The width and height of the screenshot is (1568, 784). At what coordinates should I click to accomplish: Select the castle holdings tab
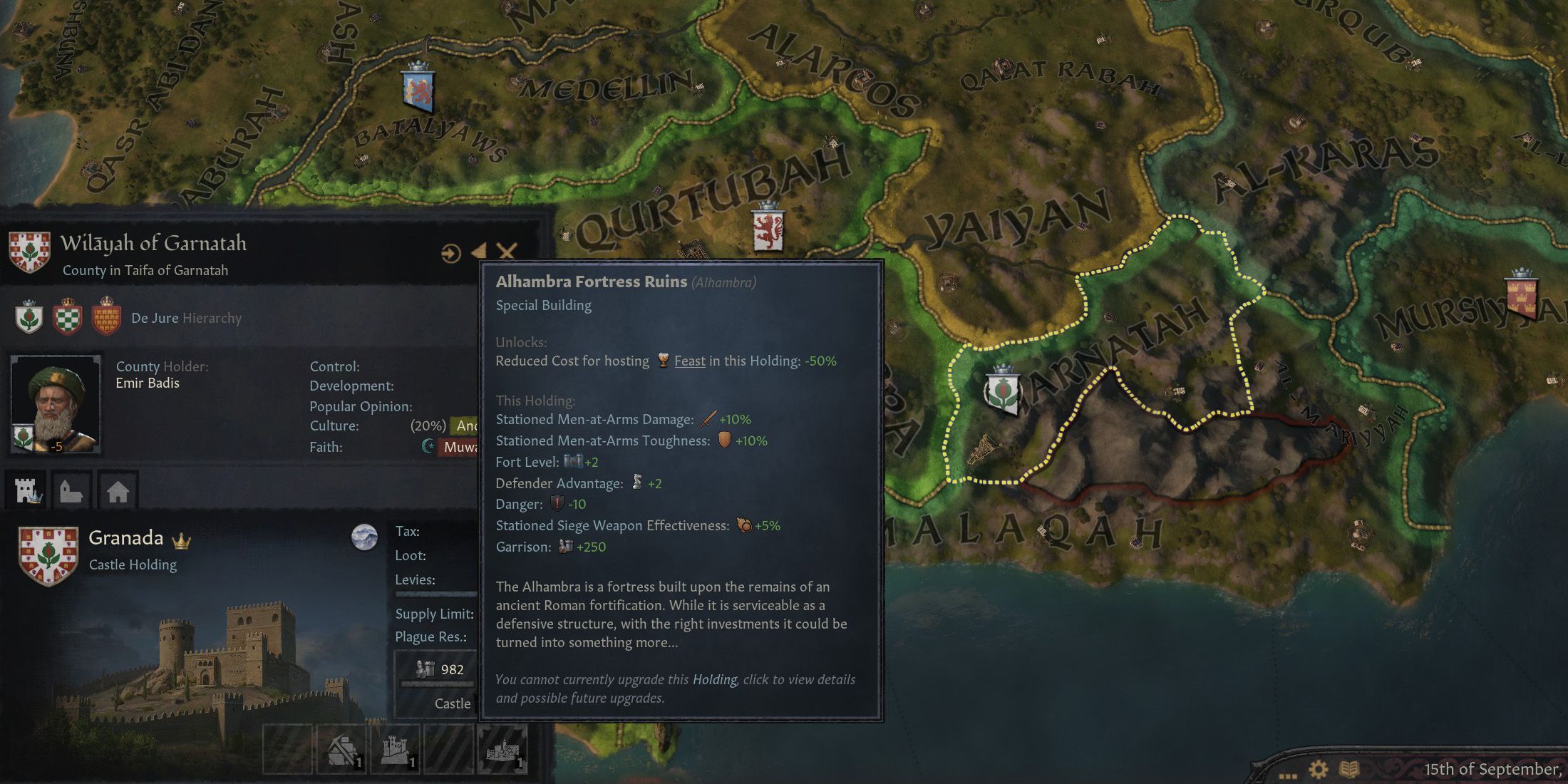[x=27, y=491]
